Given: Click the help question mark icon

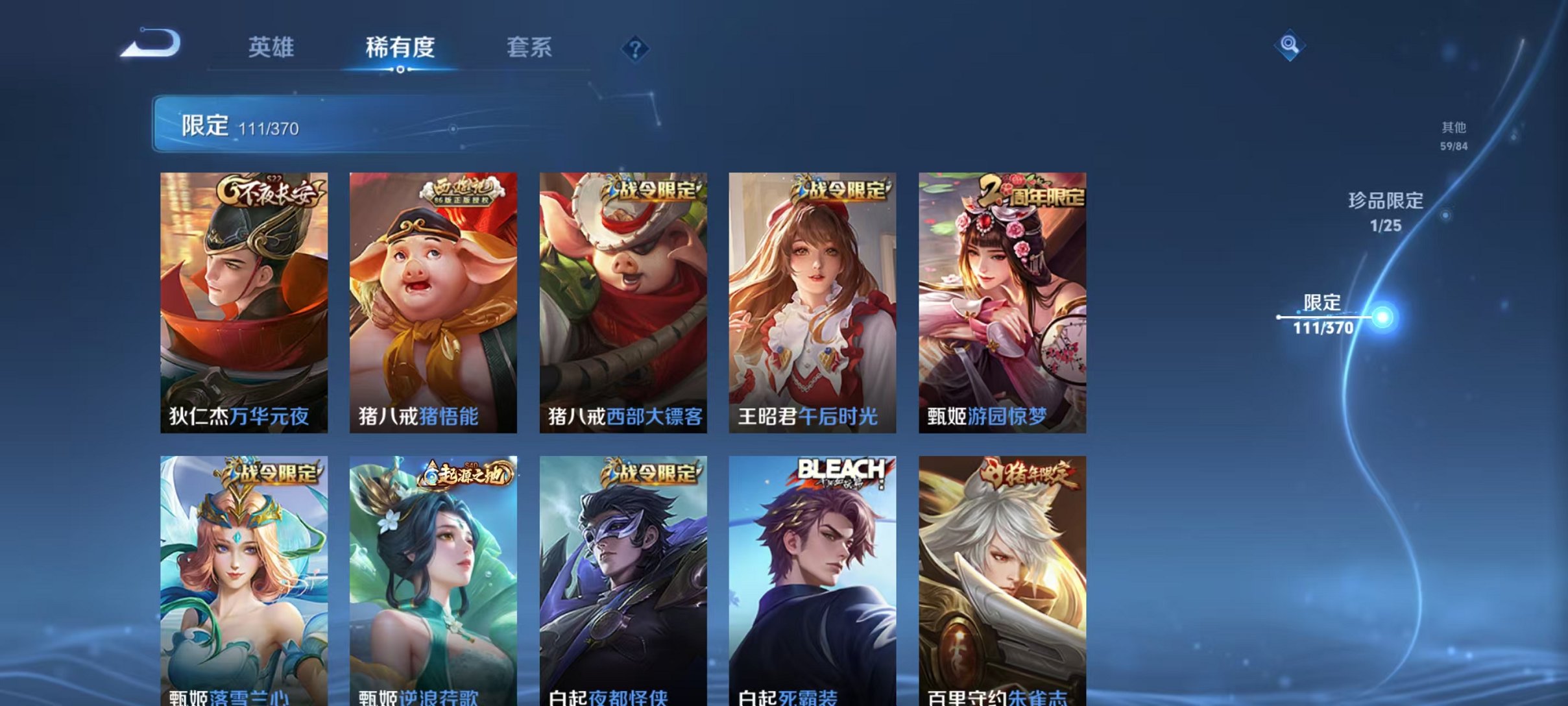Looking at the screenshot, I should click(x=636, y=50).
